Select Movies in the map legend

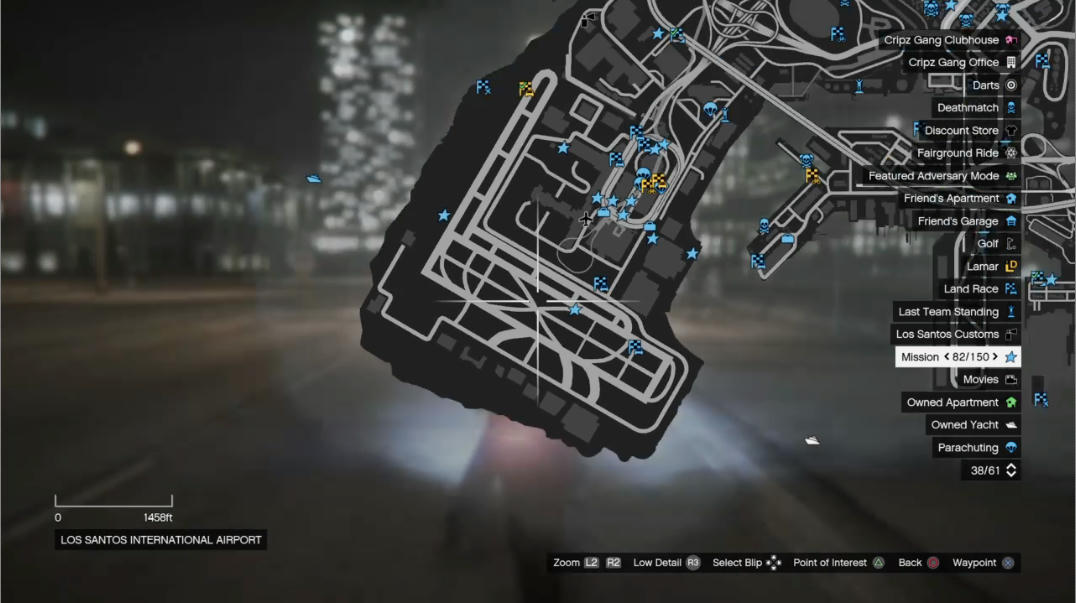tap(988, 380)
